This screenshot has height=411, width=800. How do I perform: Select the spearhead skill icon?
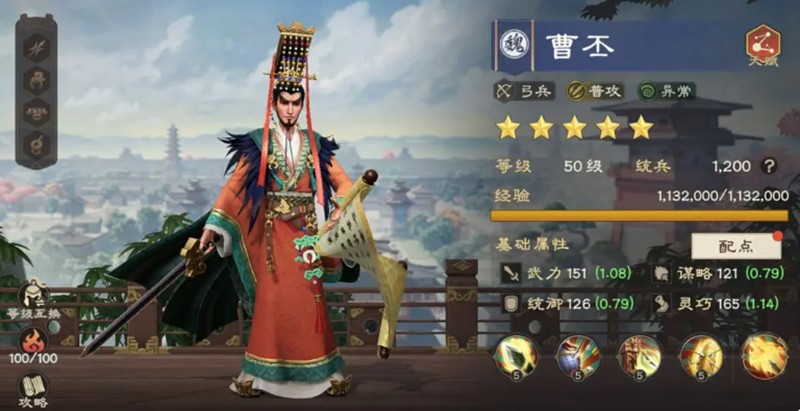[516, 356]
